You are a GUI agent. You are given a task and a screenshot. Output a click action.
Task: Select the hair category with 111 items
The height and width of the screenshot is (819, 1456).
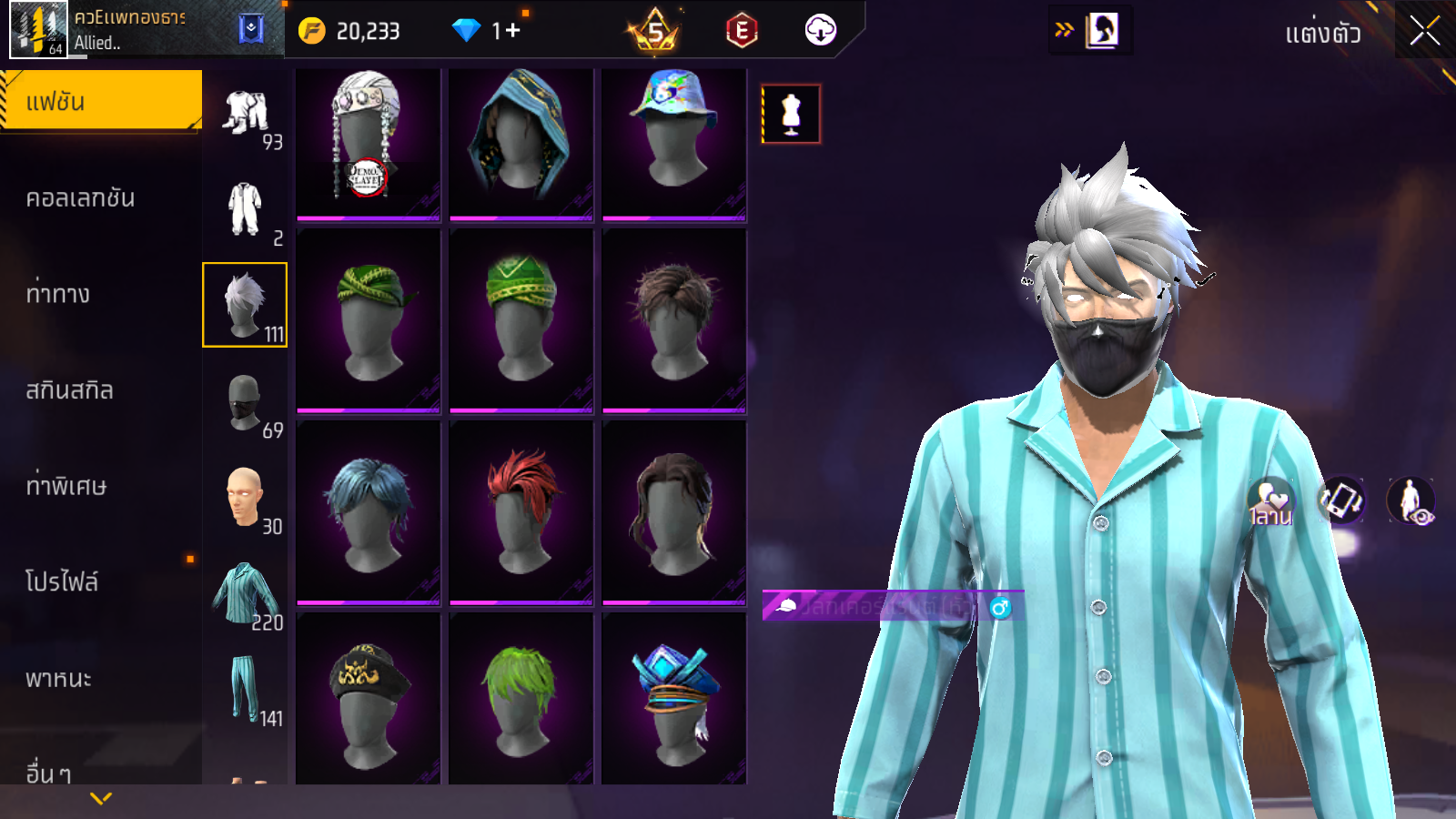[245, 305]
